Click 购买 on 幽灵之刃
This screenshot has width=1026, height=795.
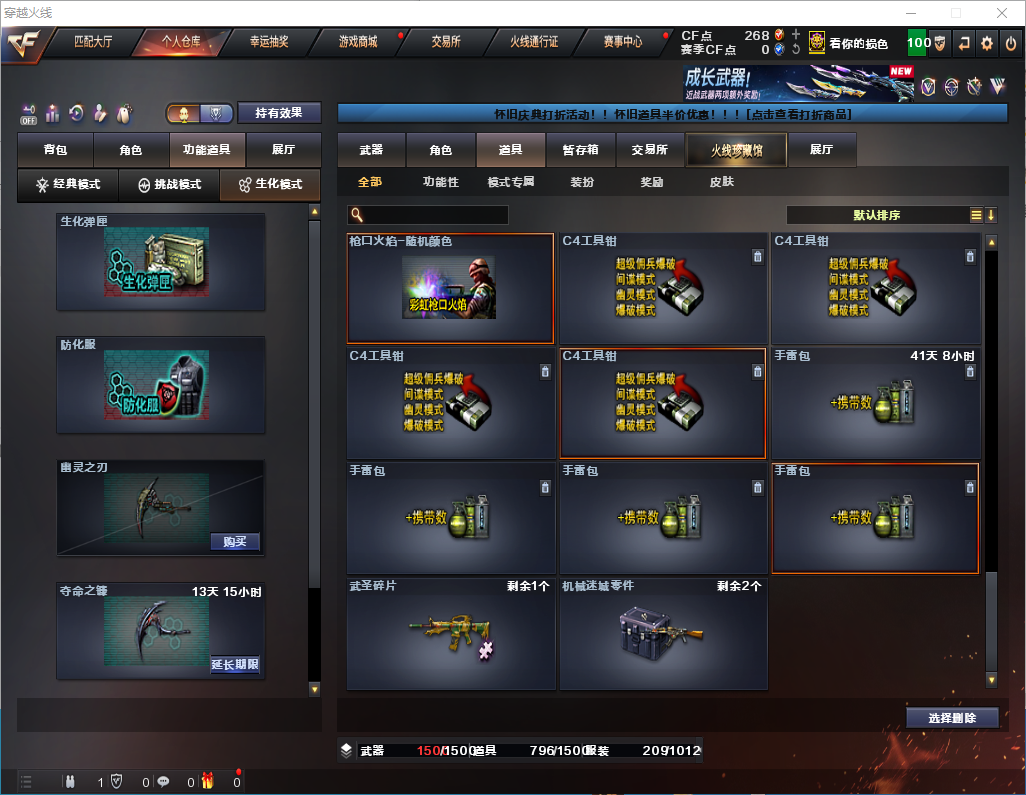pos(235,542)
